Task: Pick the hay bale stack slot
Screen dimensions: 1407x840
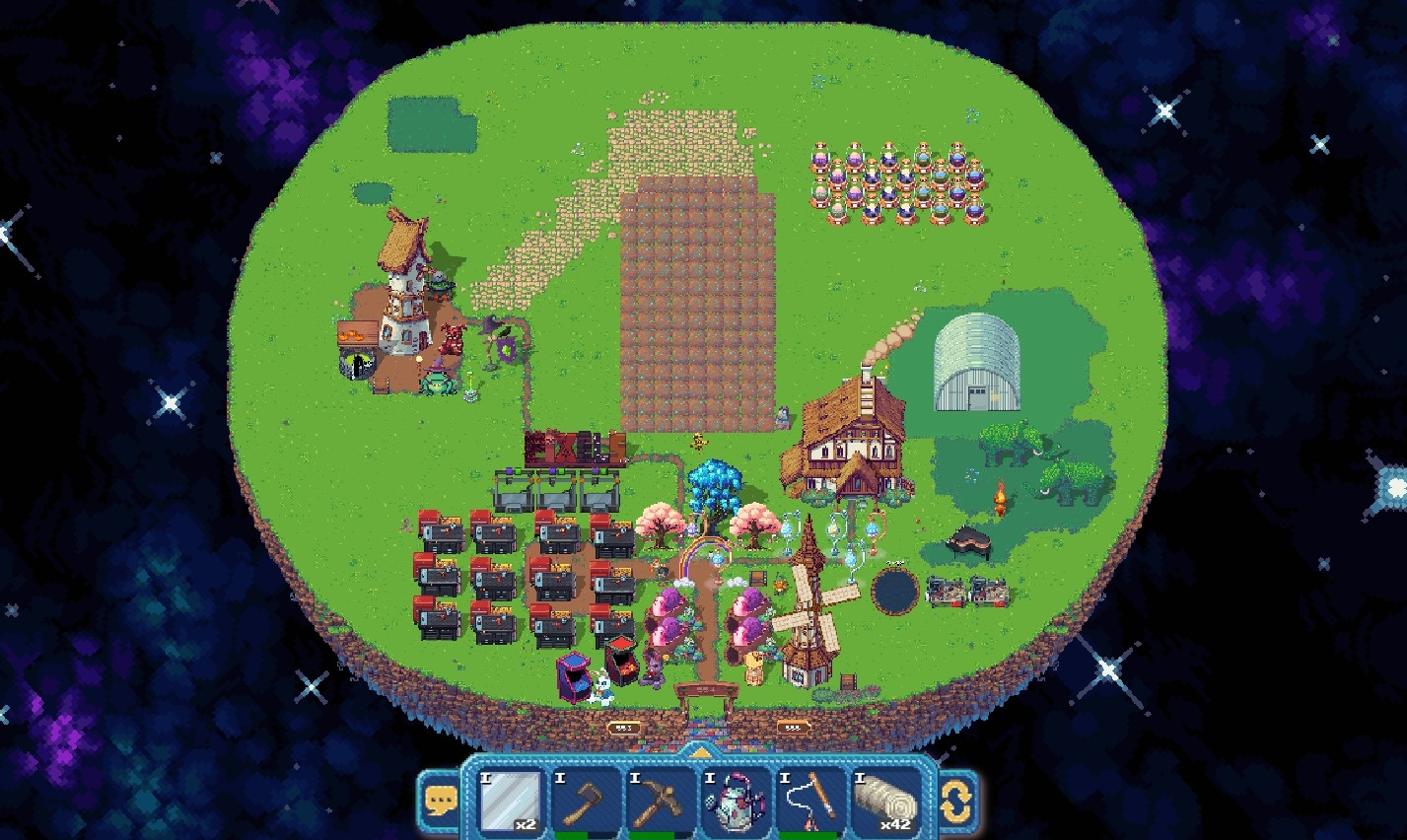Action: [x=885, y=800]
